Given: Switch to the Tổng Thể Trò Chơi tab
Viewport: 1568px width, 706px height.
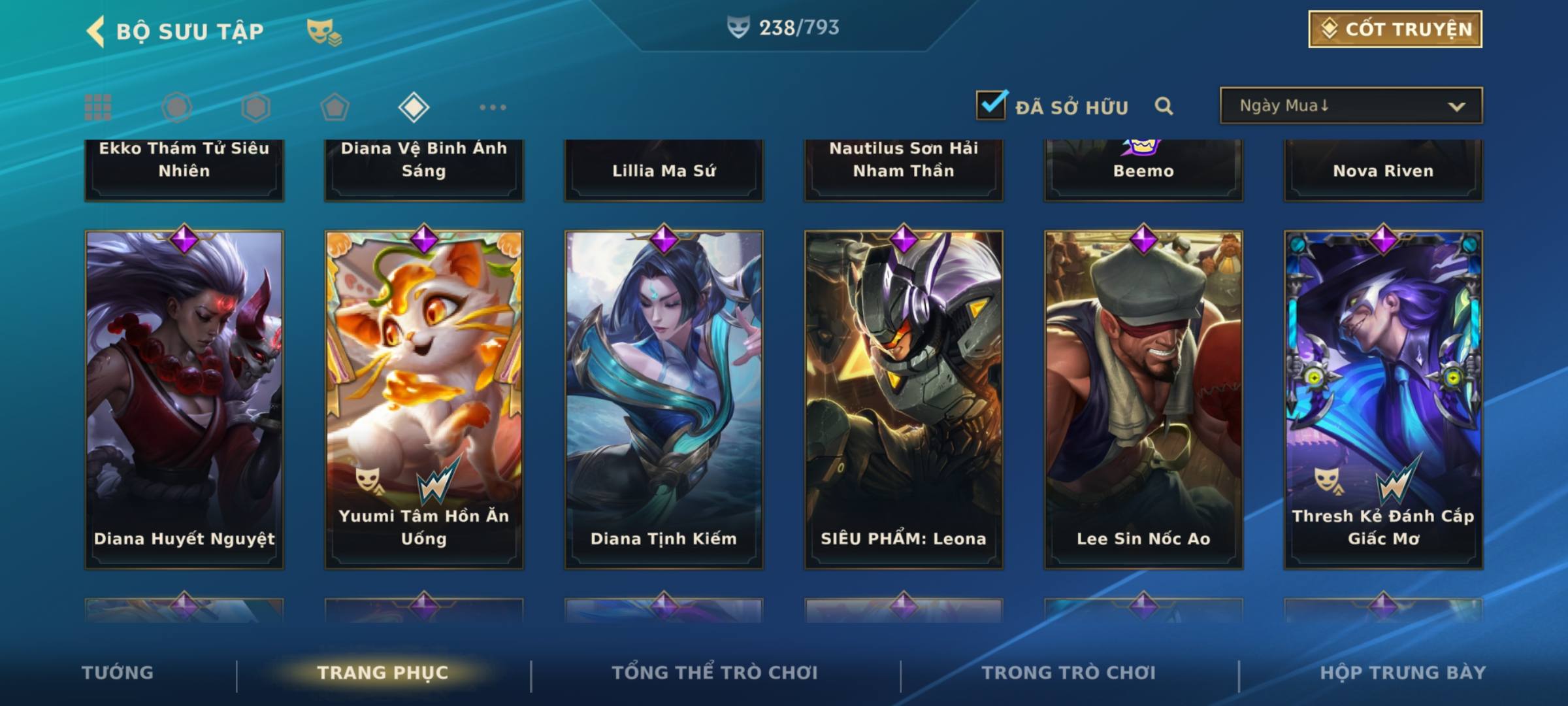Looking at the screenshot, I should pyautogui.click(x=715, y=673).
